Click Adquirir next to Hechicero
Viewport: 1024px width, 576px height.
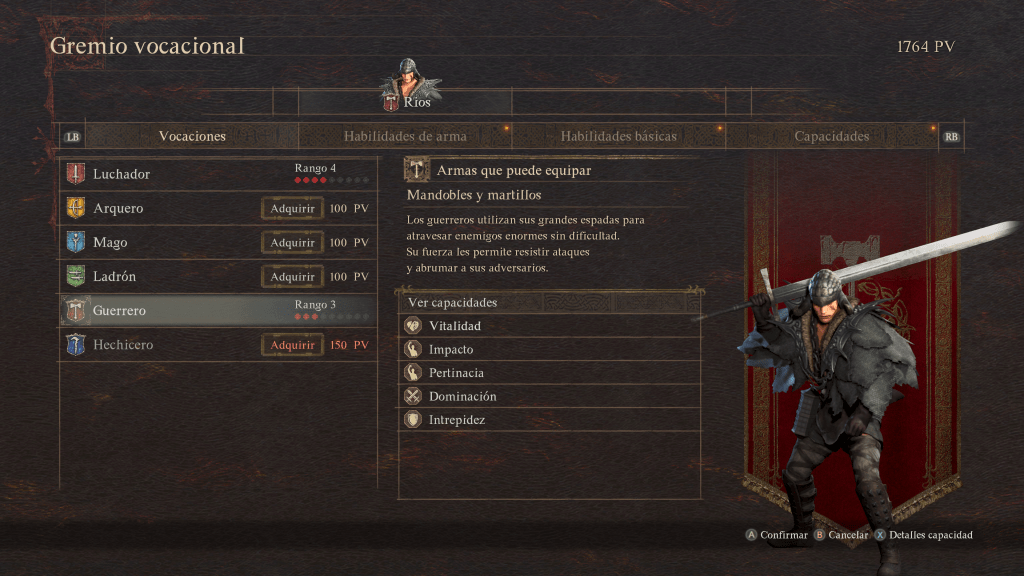coord(292,344)
